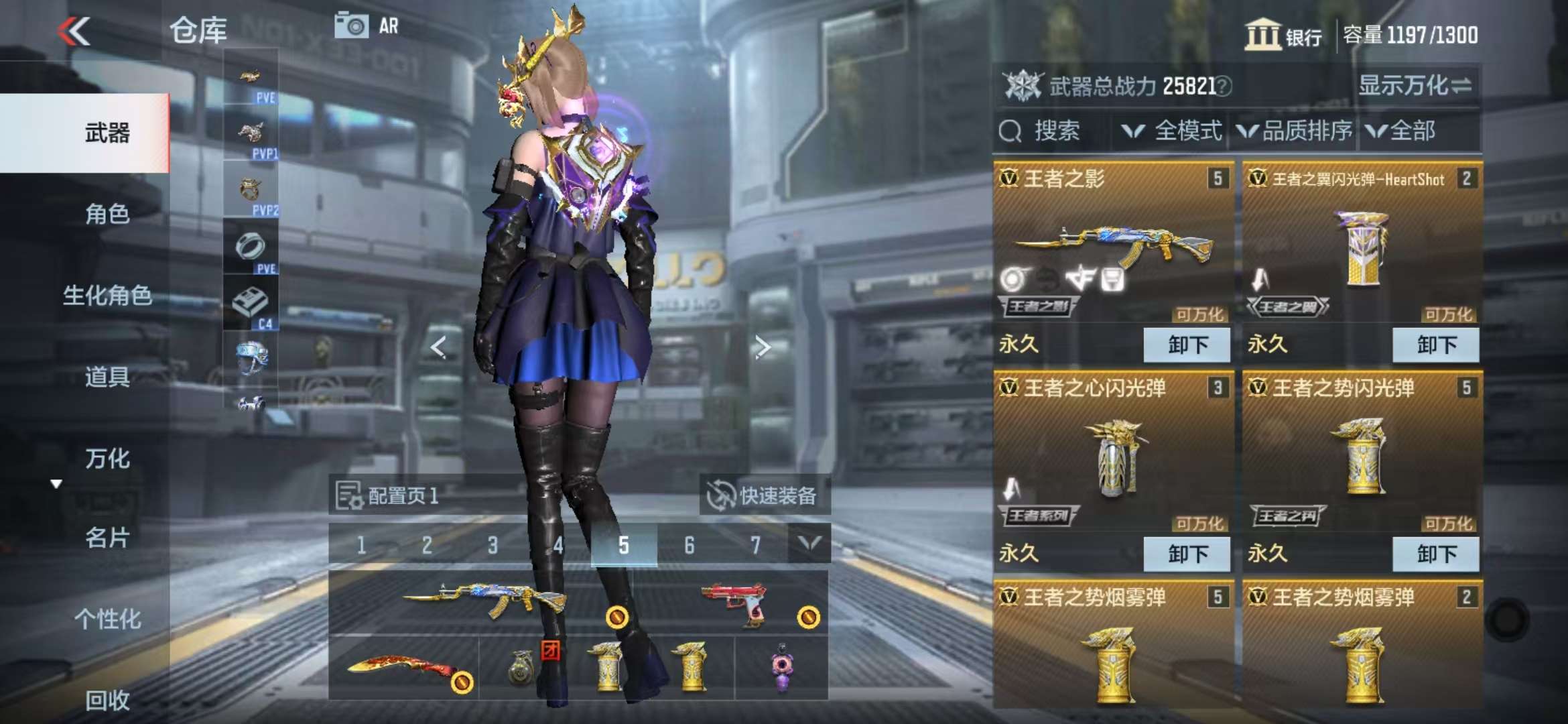Switch to loadout slot 6
This screenshot has width=1568, height=724.
tap(690, 546)
